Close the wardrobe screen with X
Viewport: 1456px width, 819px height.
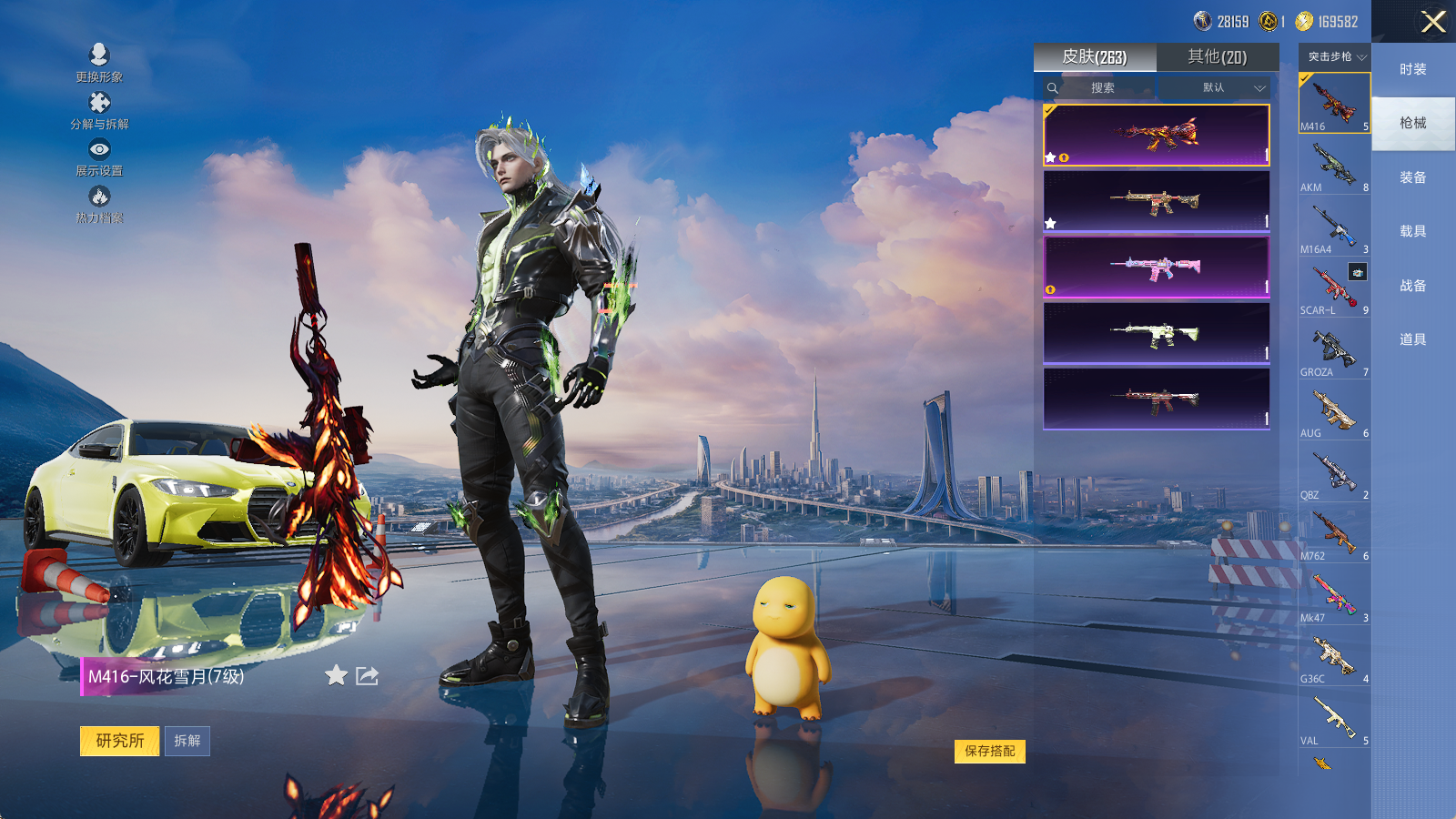point(1433,22)
